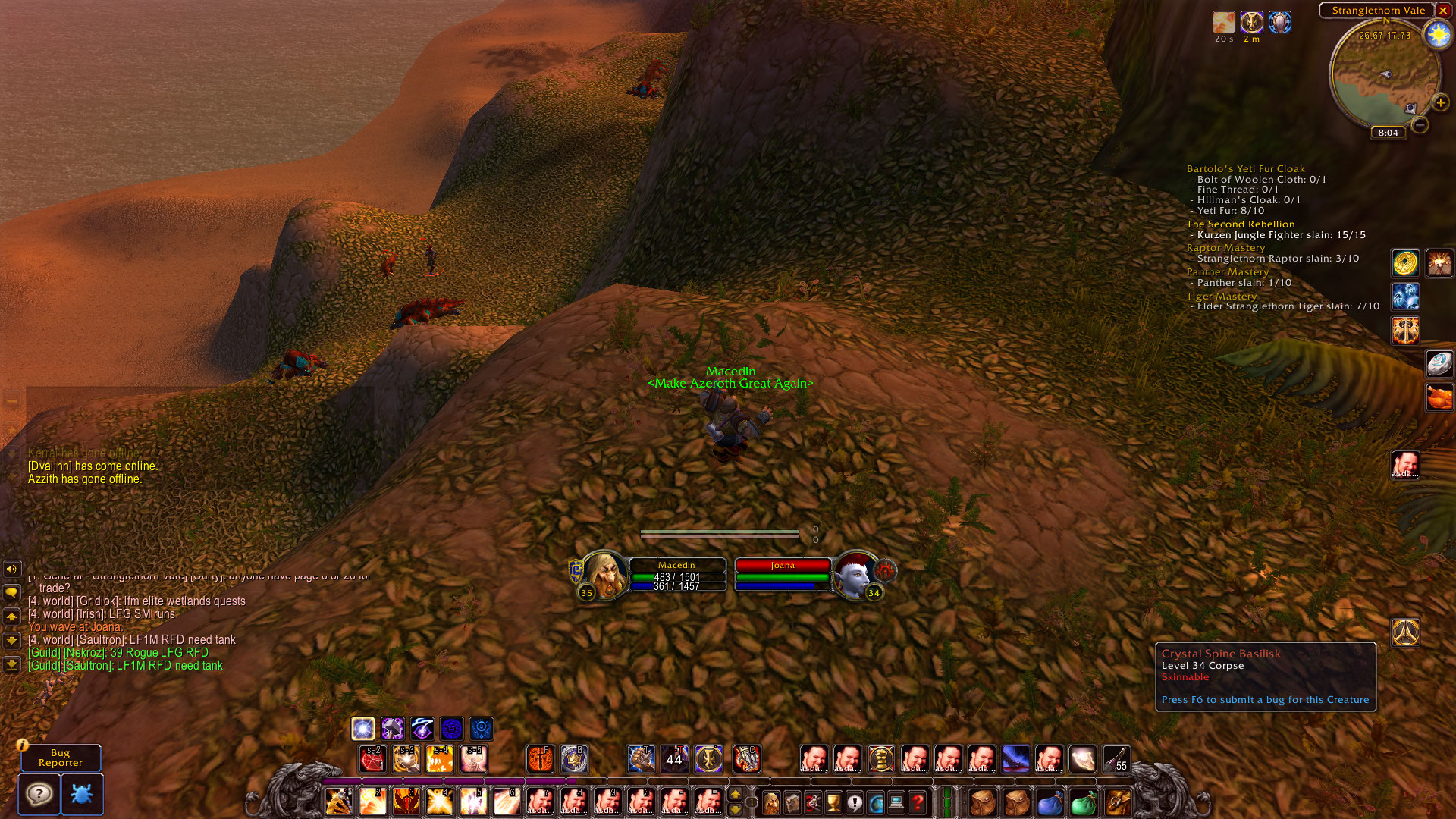Image resolution: width=1456 pixels, height=819 pixels.
Task: Open the blue bug report button
Action: [82, 794]
